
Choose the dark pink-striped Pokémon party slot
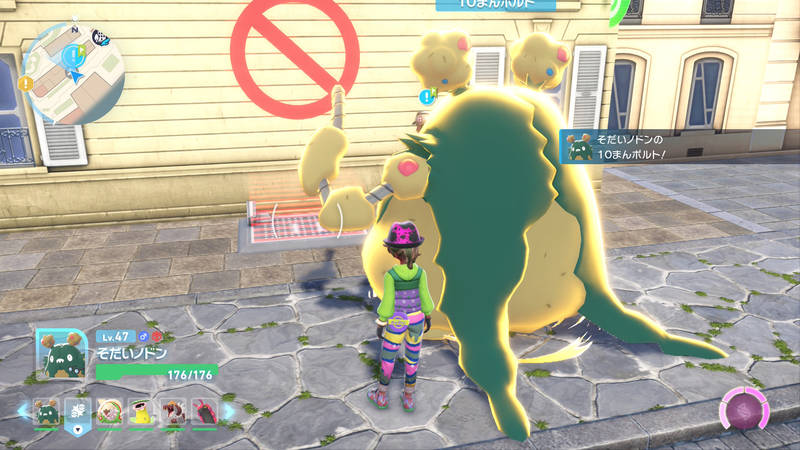pos(202,411)
